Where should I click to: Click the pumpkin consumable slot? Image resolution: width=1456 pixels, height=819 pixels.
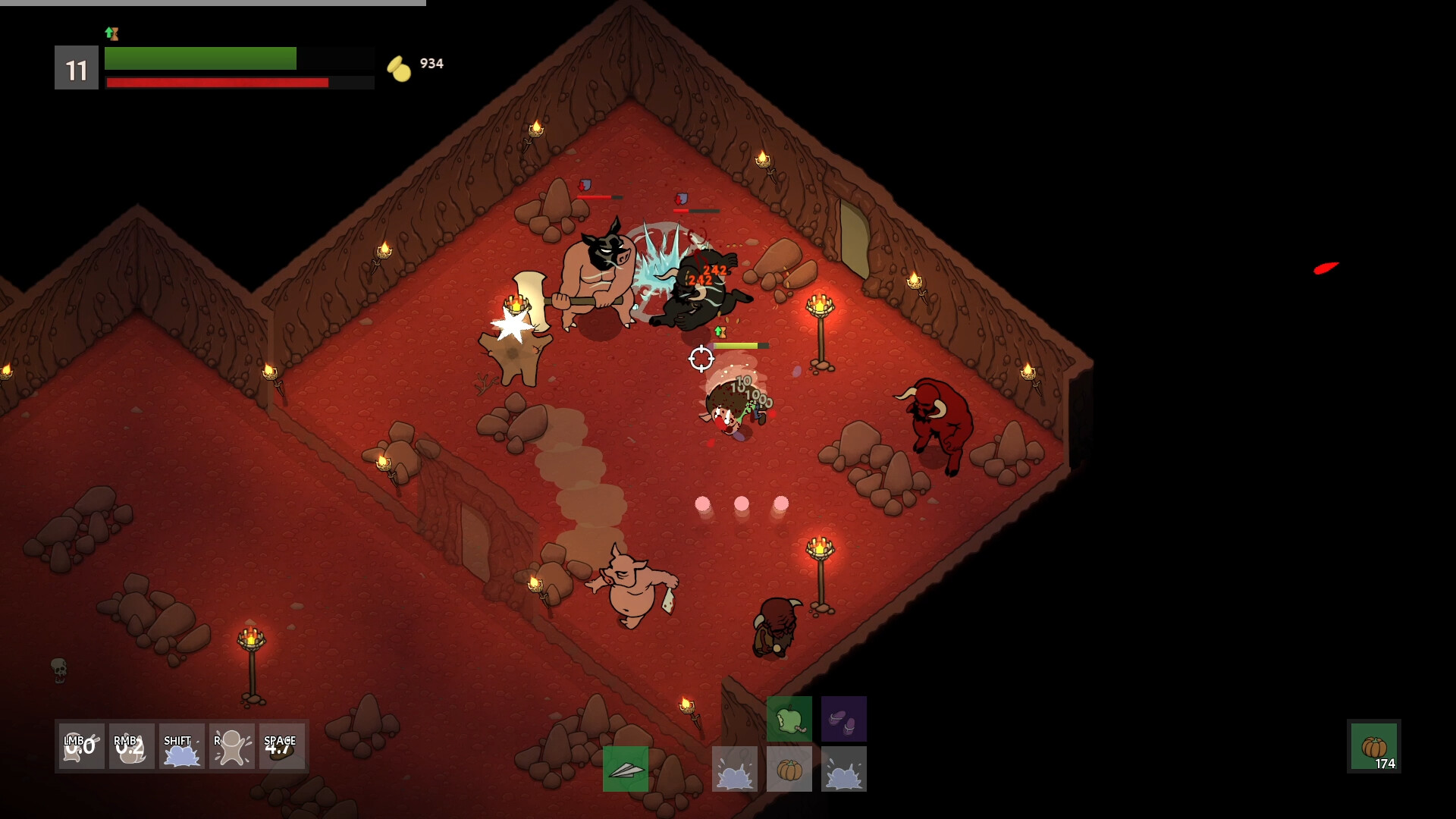789,768
